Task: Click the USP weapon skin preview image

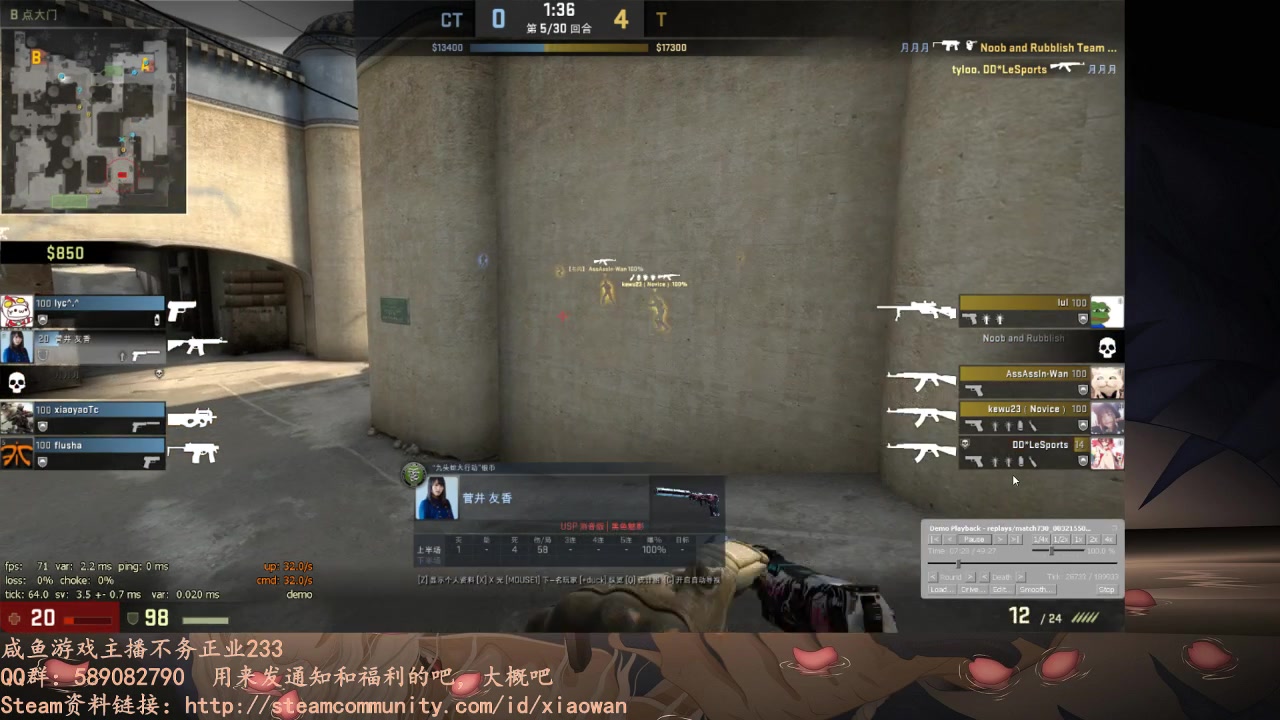Action: (690, 500)
